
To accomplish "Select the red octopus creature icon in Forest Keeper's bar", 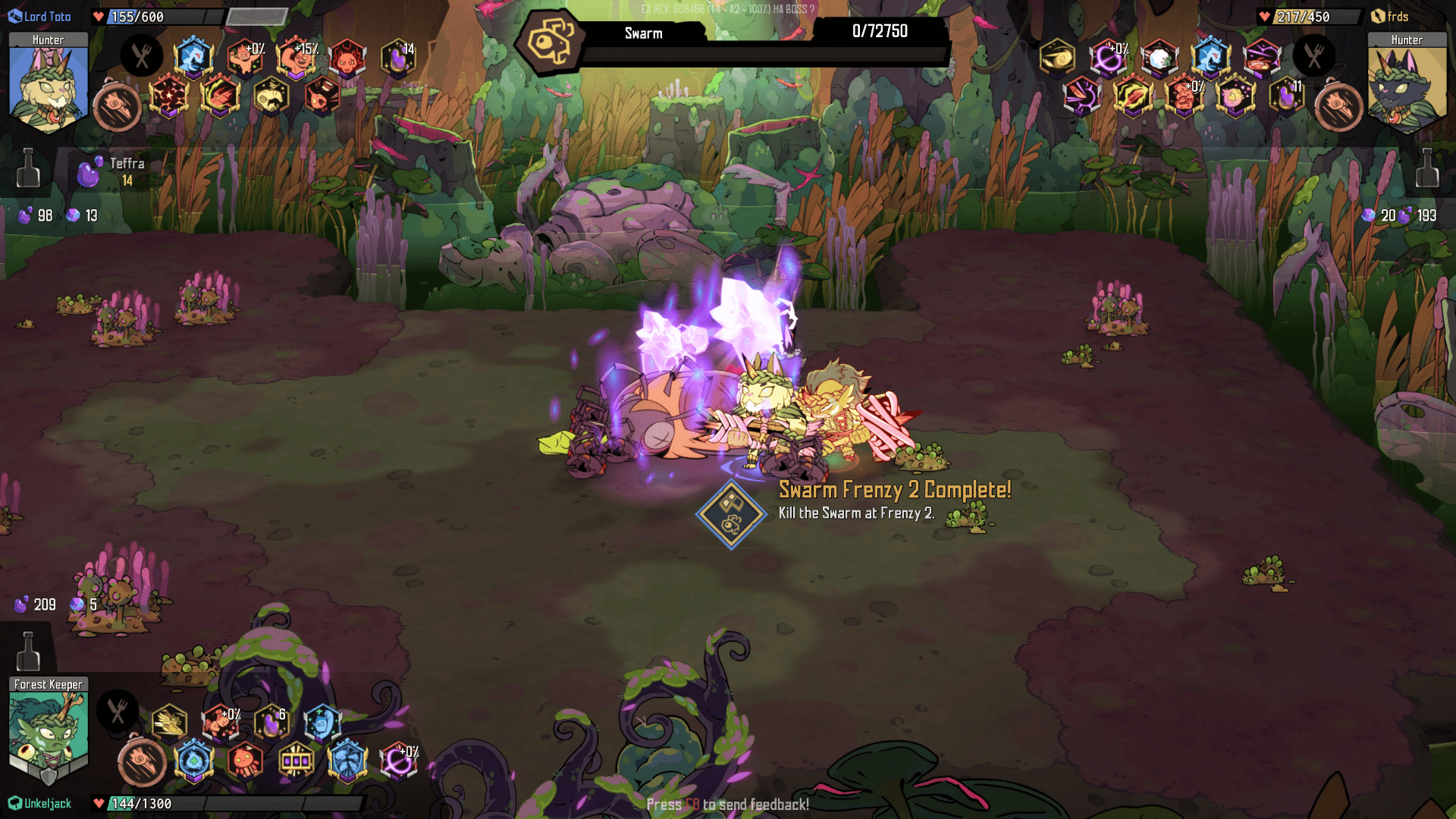I will point(244,761).
